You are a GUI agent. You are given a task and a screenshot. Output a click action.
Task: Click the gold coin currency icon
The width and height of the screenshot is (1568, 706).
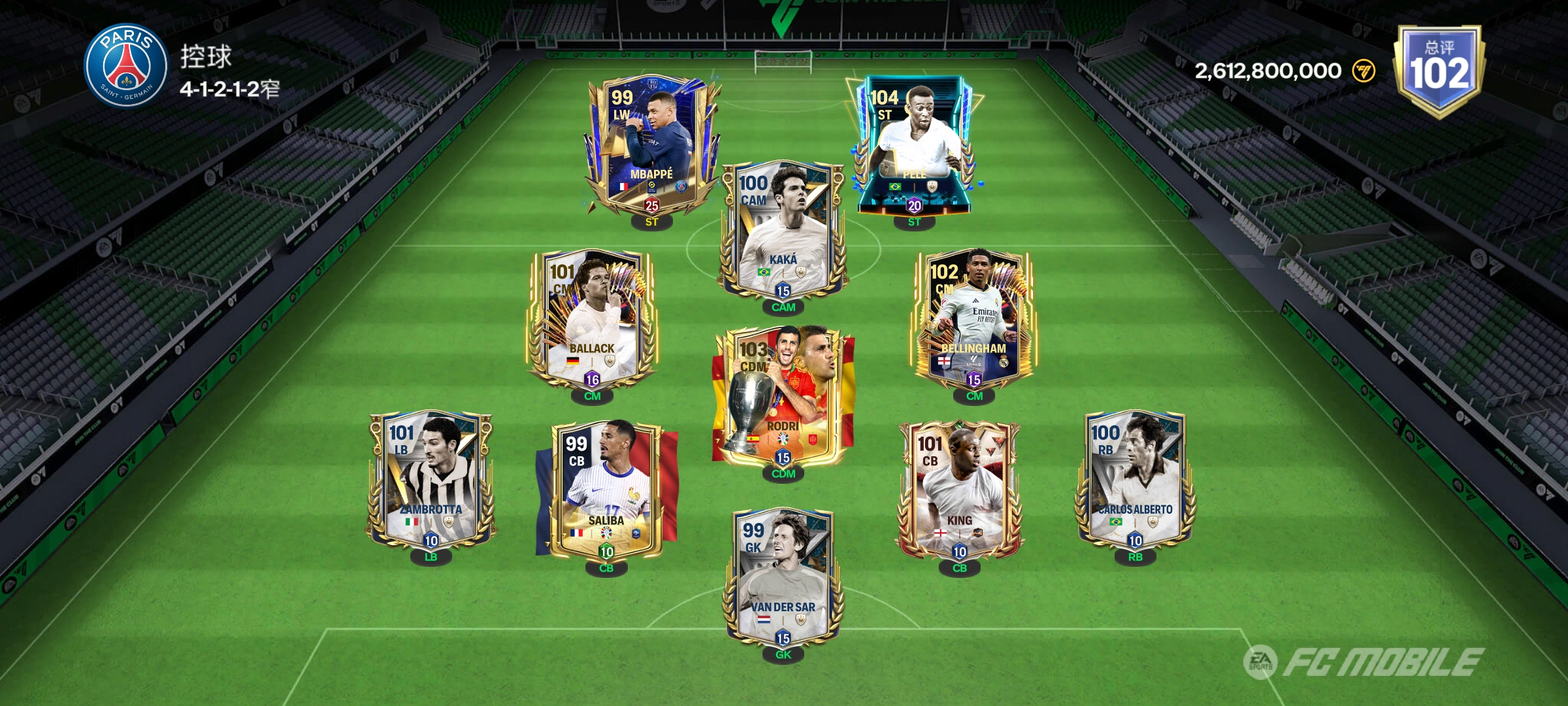click(1363, 71)
